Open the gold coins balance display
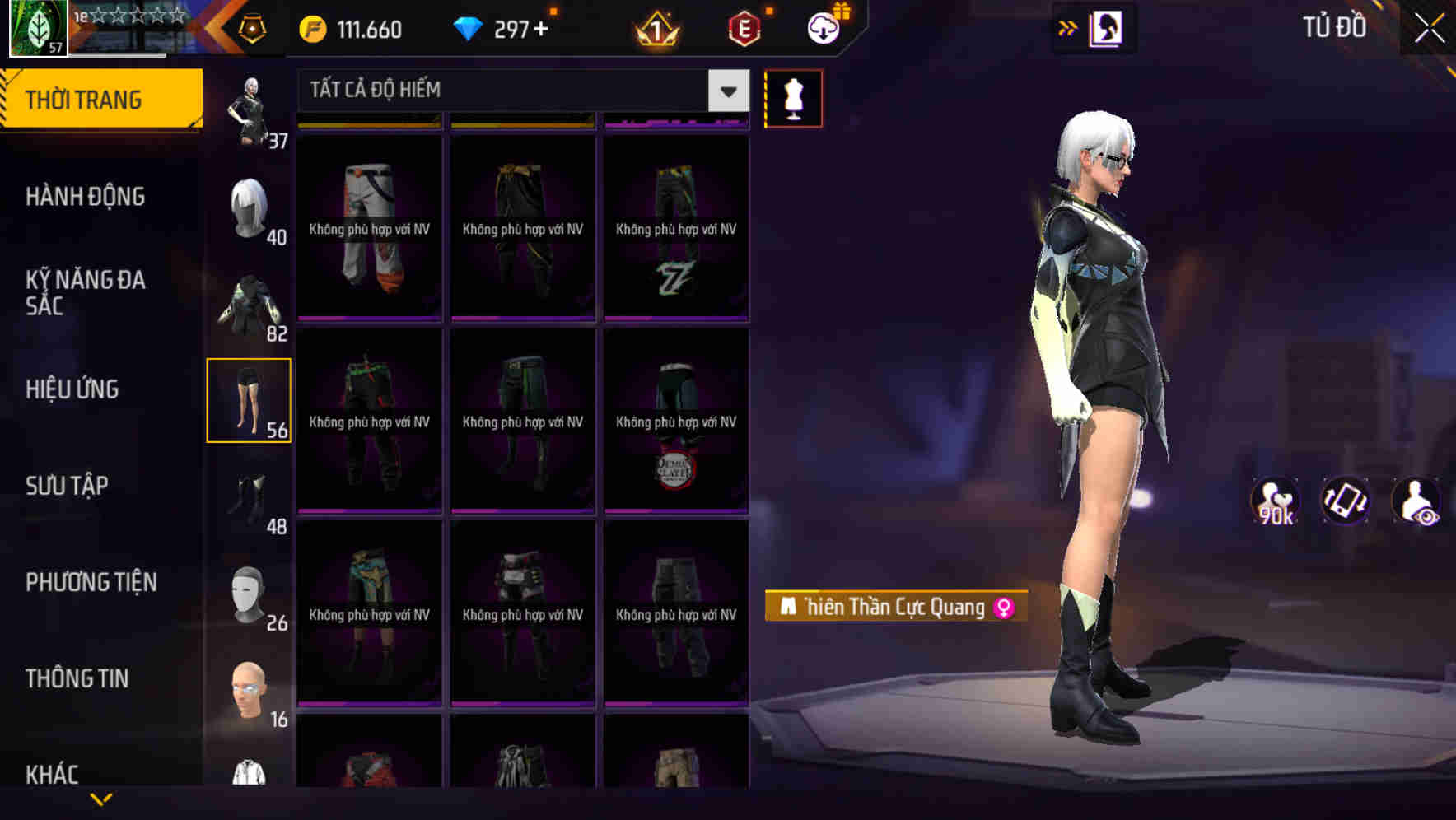 354,30
